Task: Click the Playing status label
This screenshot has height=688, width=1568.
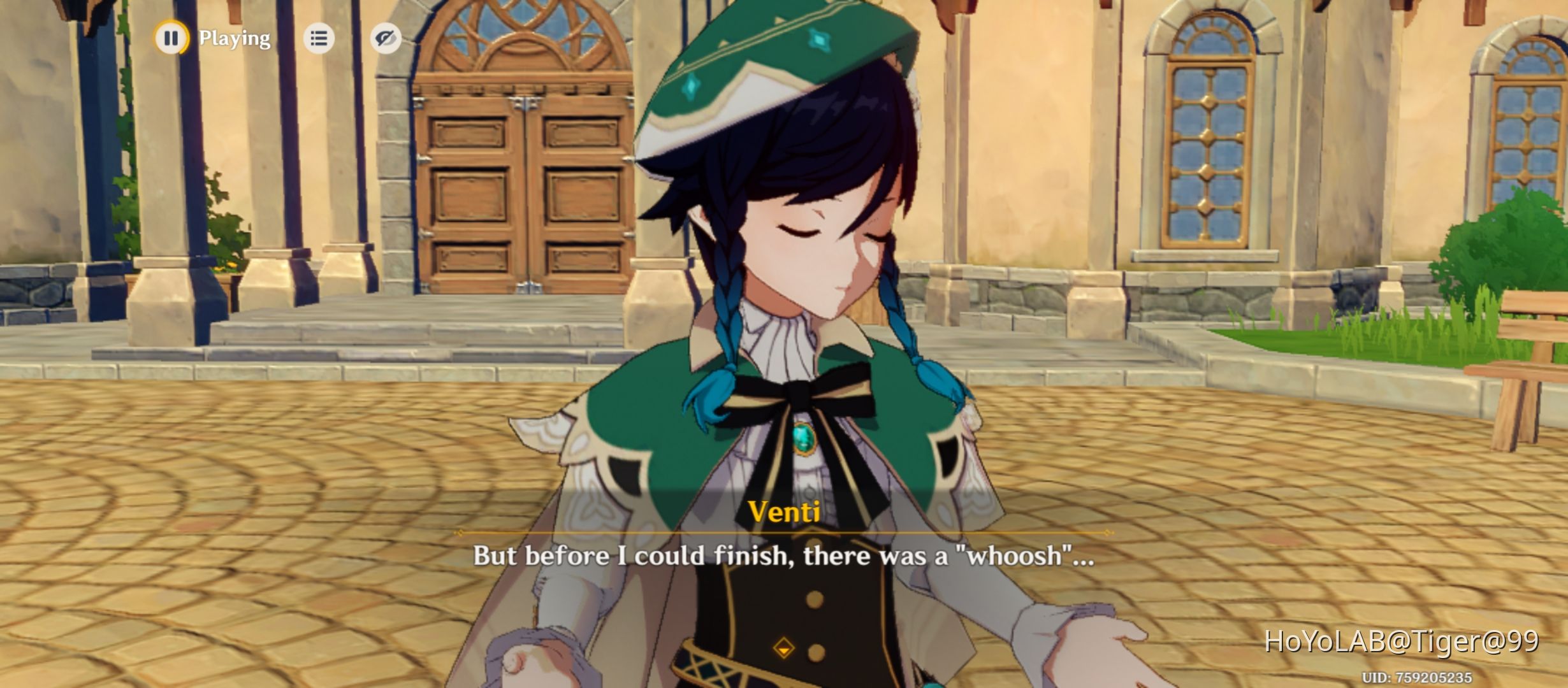Action: click(x=233, y=38)
